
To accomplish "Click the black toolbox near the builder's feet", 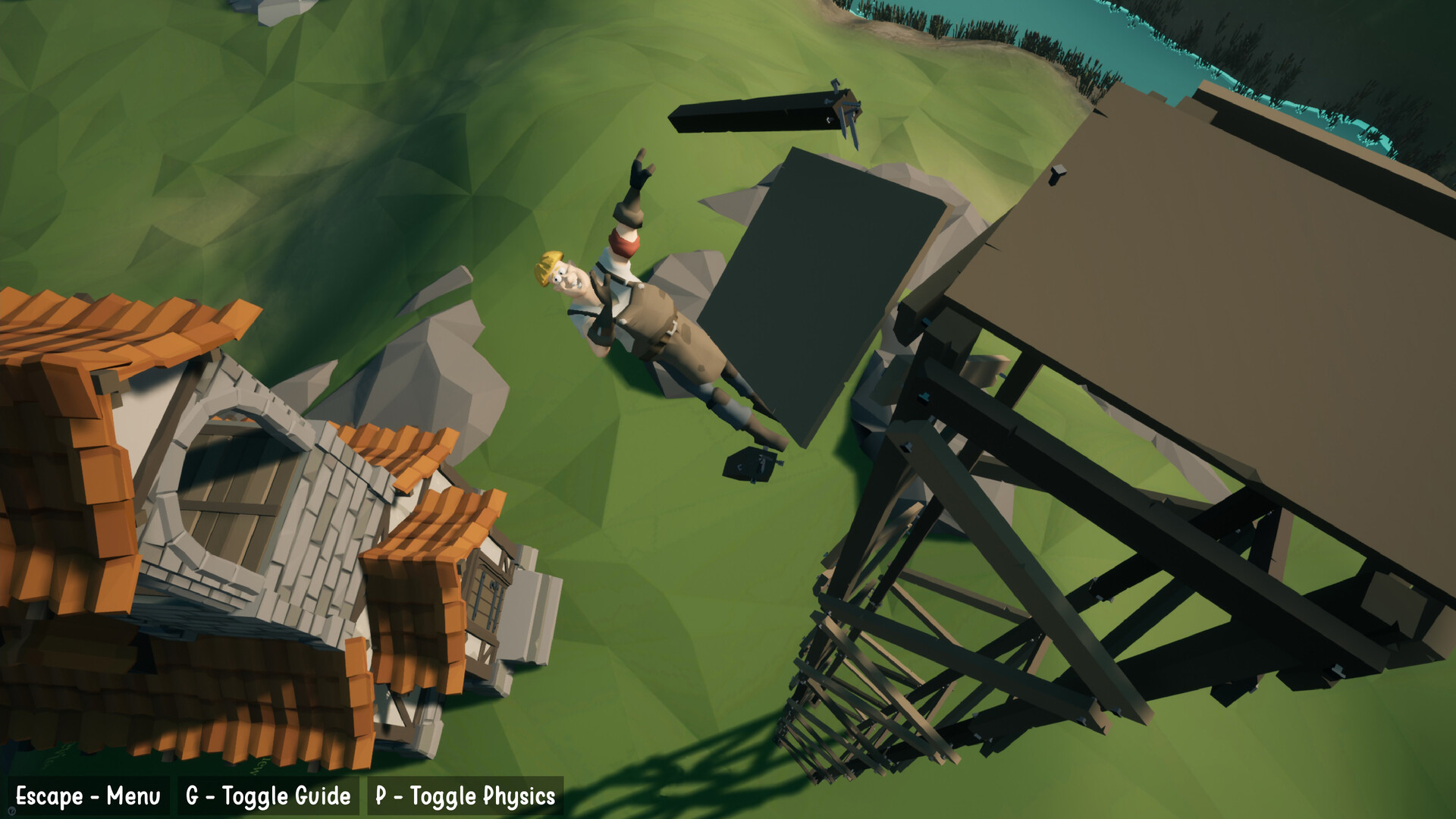I will click(x=751, y=466).
